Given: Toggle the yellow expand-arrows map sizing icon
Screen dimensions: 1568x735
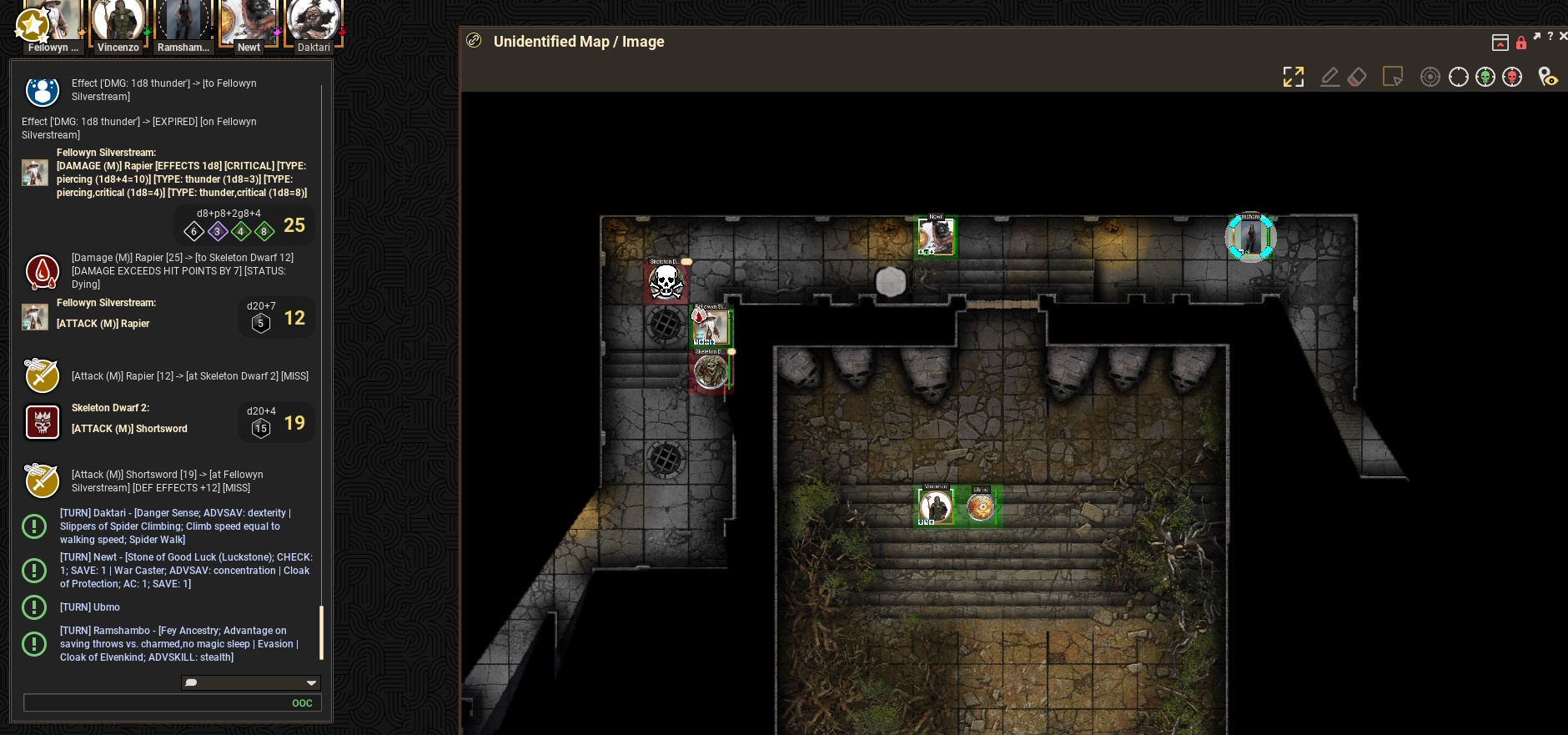Looking at the screenshot, I should (1293, 78).
